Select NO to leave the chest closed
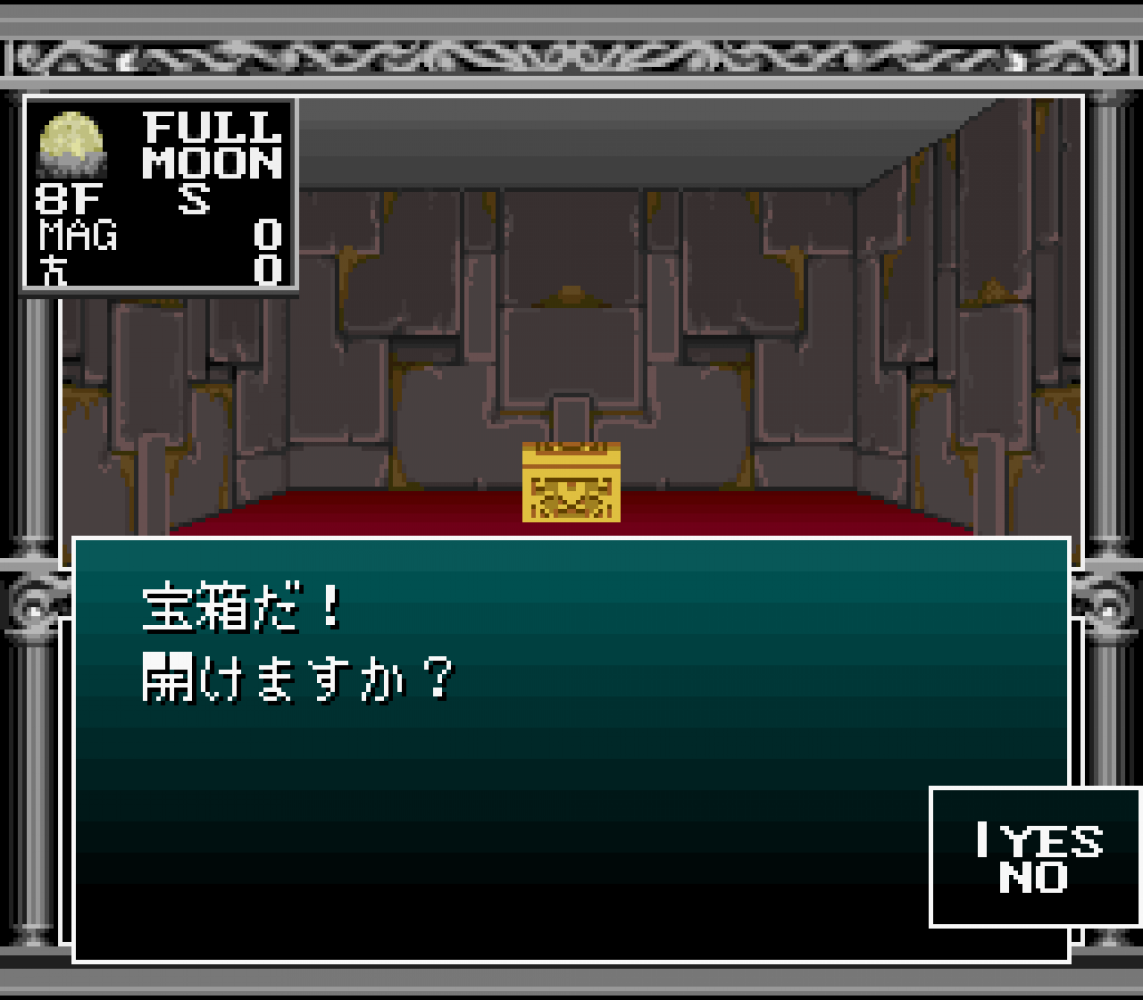 click(x=1033, y=879)
